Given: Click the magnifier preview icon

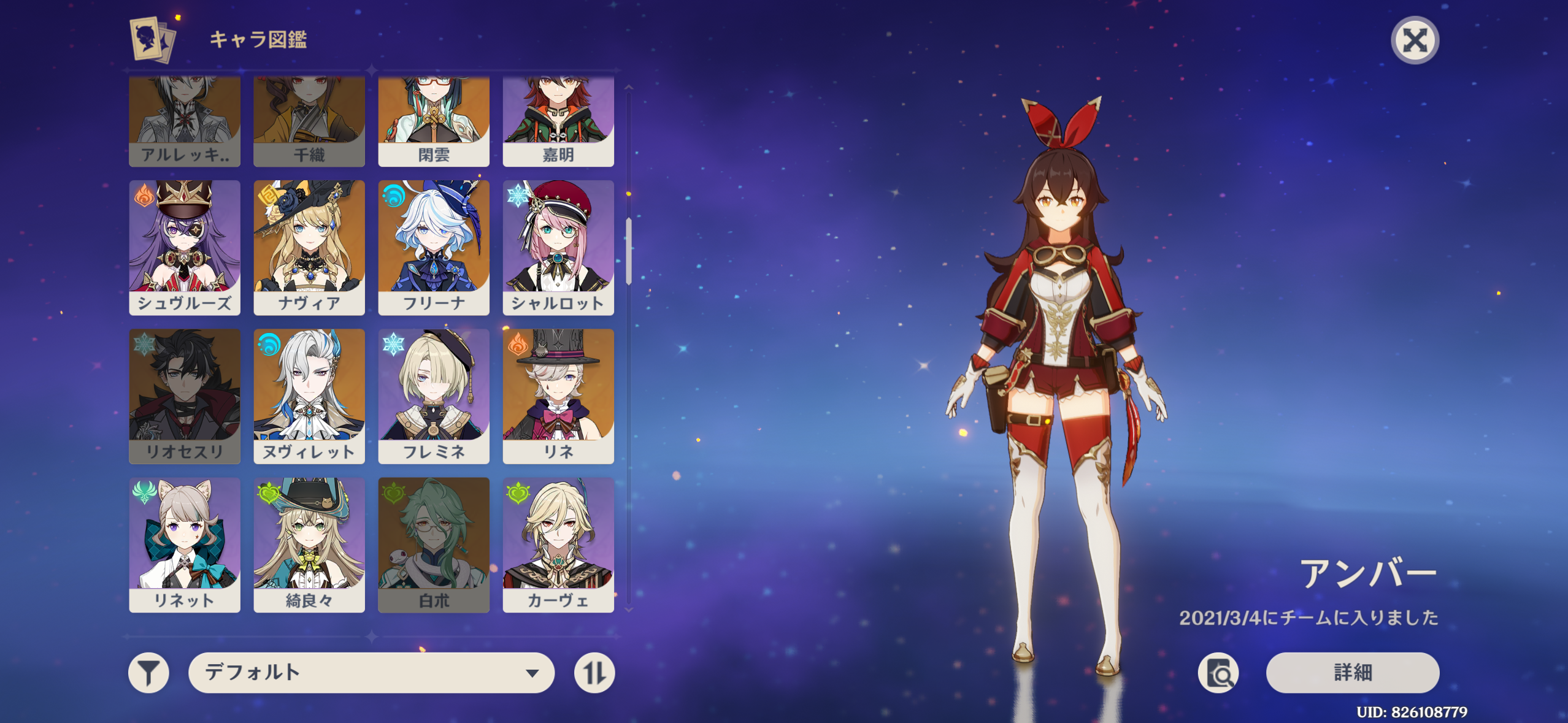Looking at the screenshot, I should click(1218, 673).
